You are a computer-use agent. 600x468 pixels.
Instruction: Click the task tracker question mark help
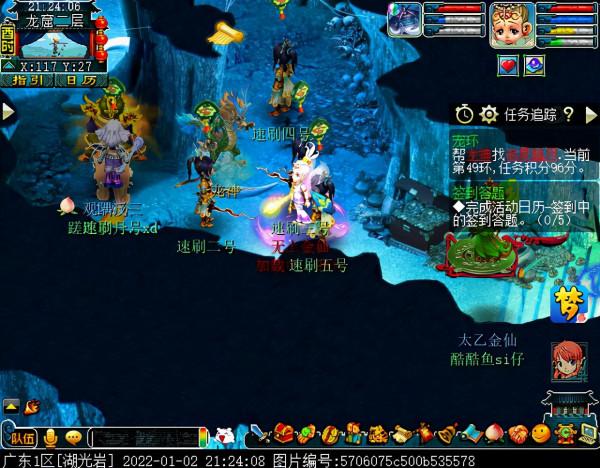(567, 114)
